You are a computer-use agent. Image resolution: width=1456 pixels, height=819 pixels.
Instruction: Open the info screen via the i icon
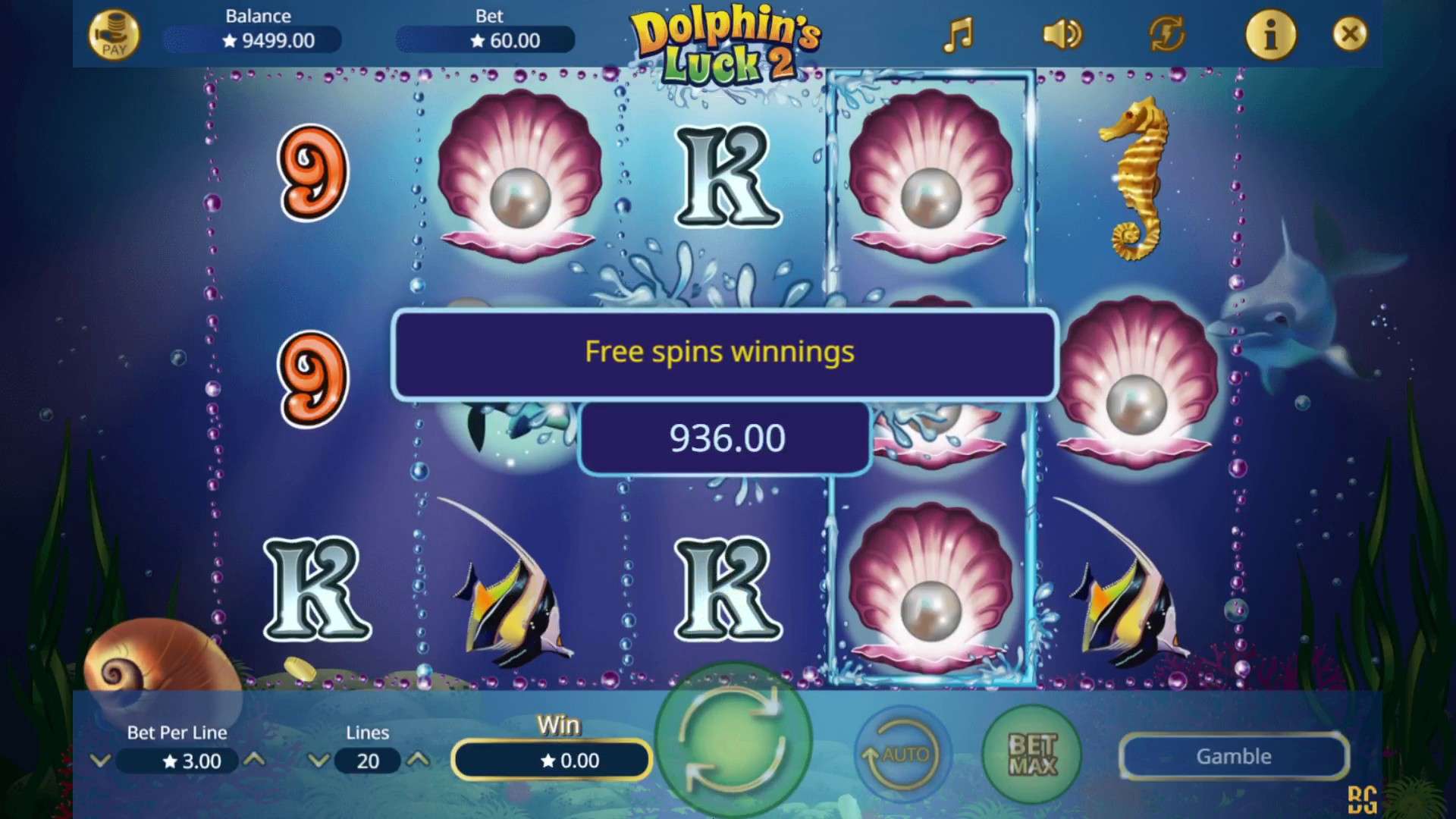tap(1271, 34)
